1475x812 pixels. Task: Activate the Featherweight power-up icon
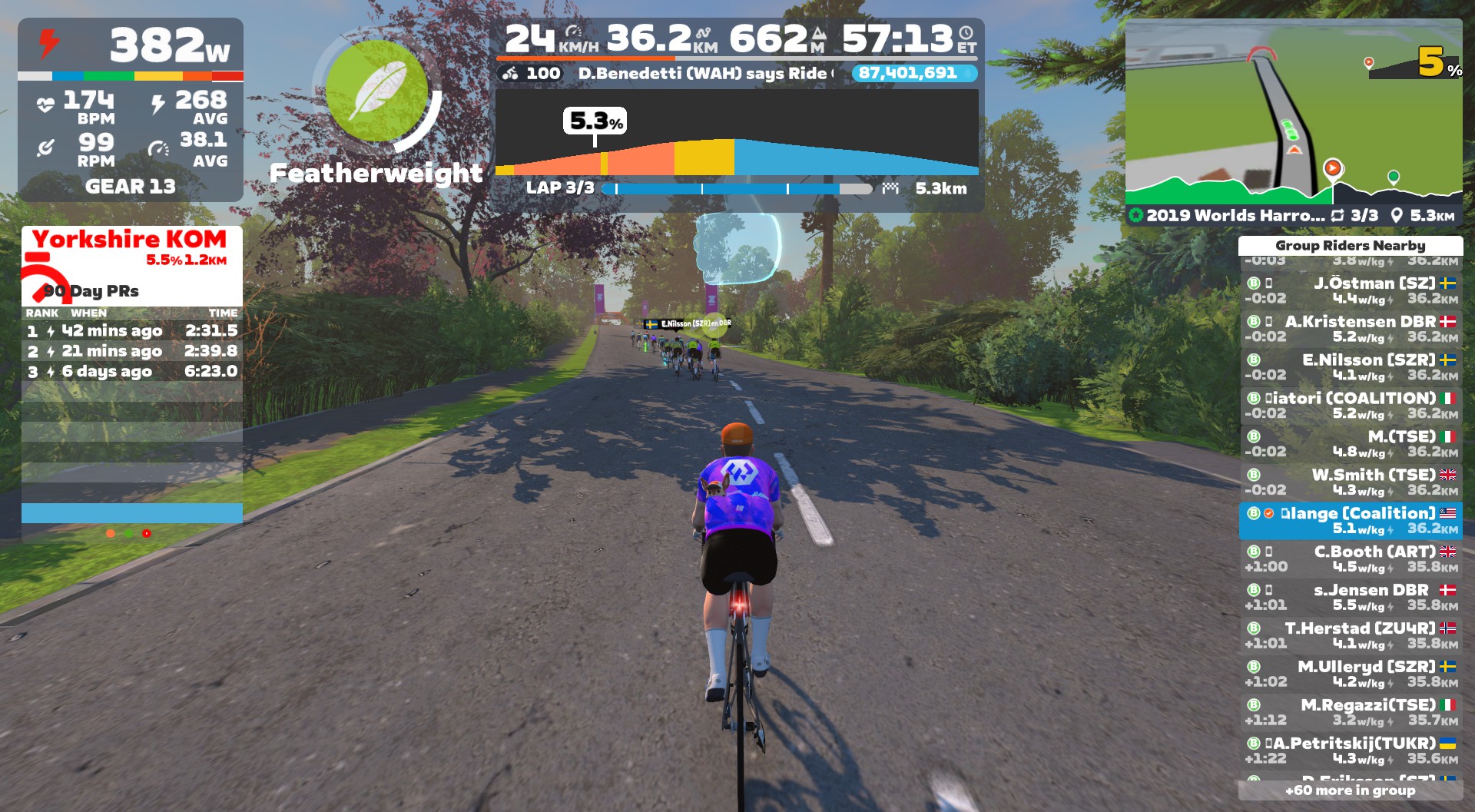coord(376,91)
